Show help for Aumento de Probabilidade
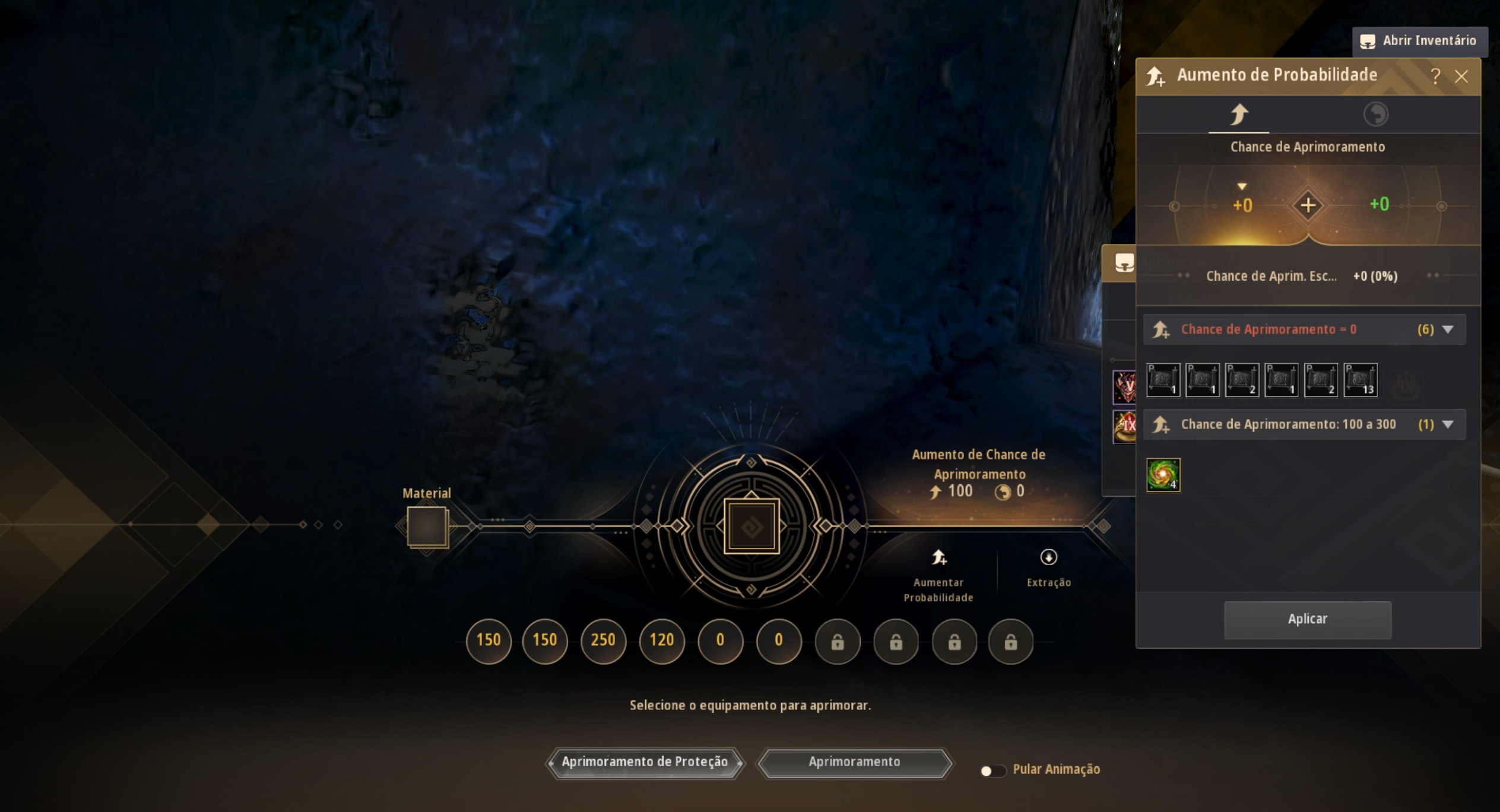The image size is (1500, 812). point(1435,76)
